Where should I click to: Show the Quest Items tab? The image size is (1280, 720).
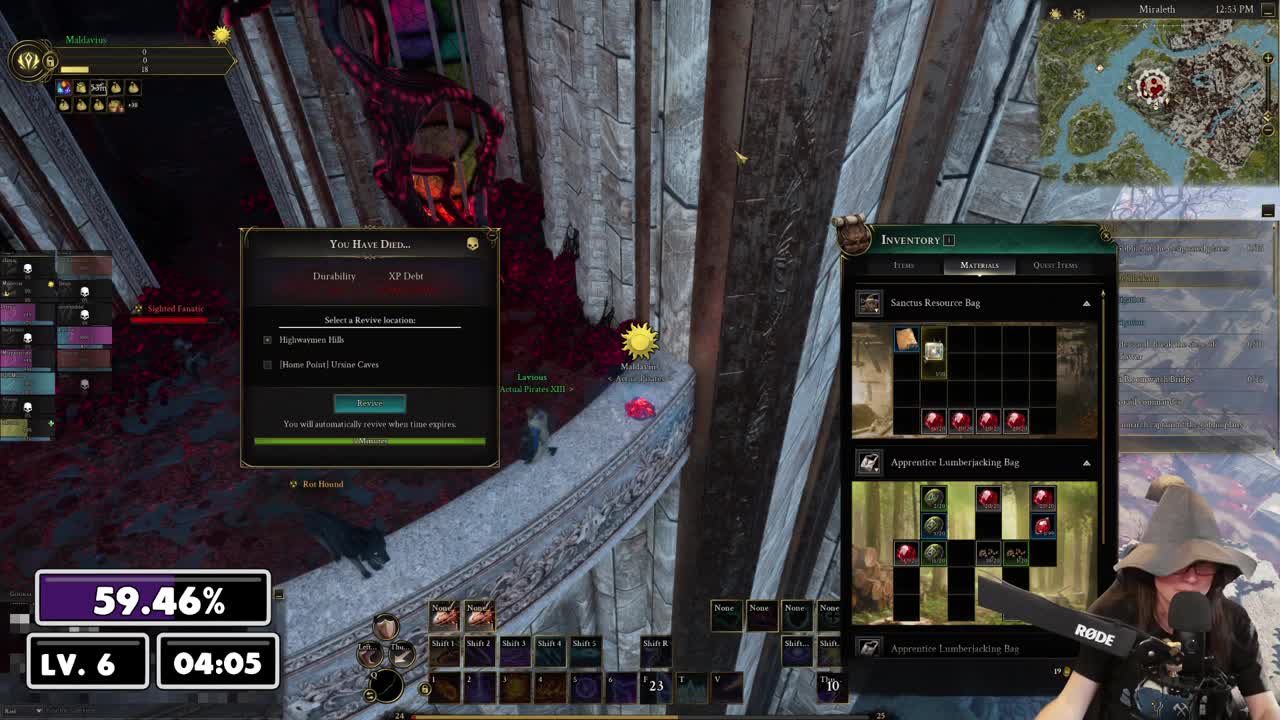[1055, 265]
